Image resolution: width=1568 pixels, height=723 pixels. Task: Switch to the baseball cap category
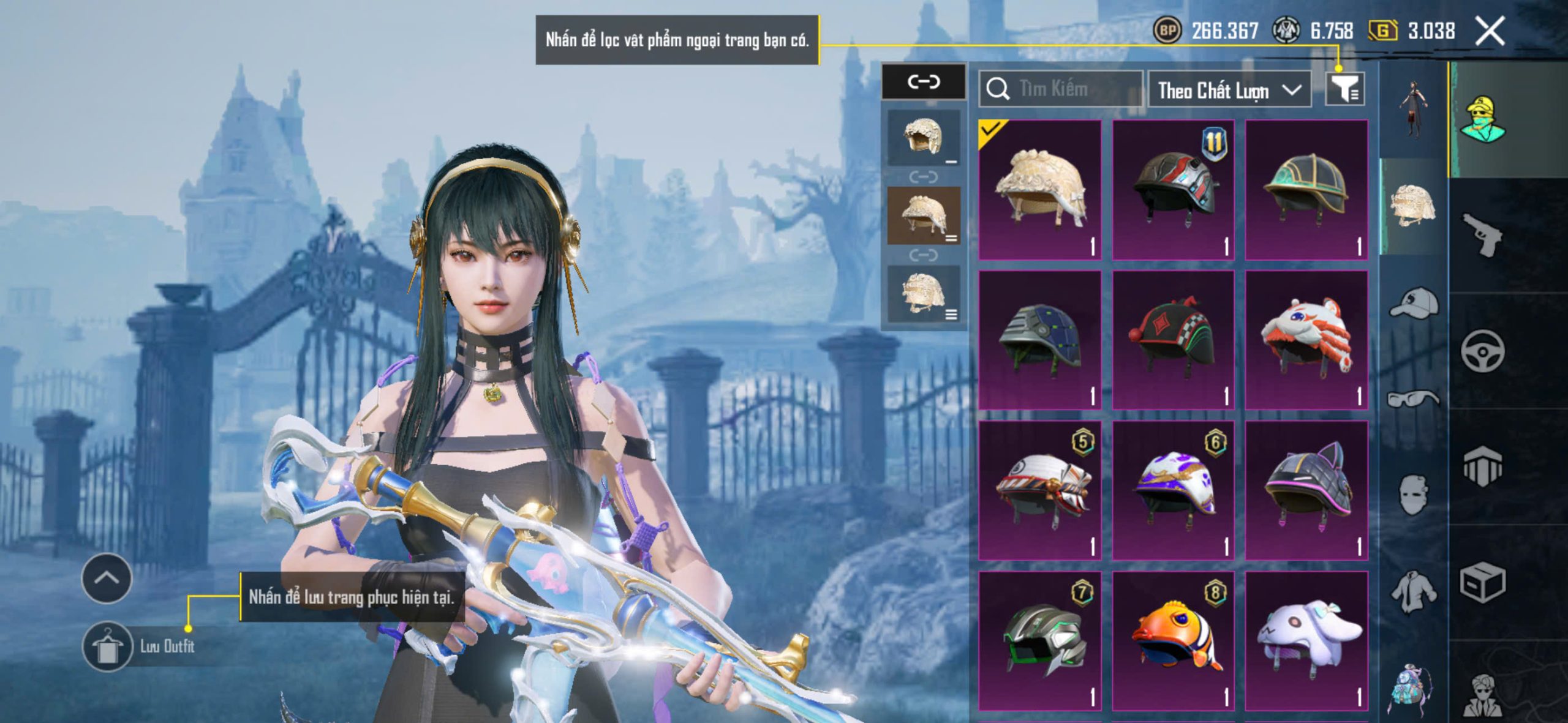pyautogui.click(x=1413, y=303)
